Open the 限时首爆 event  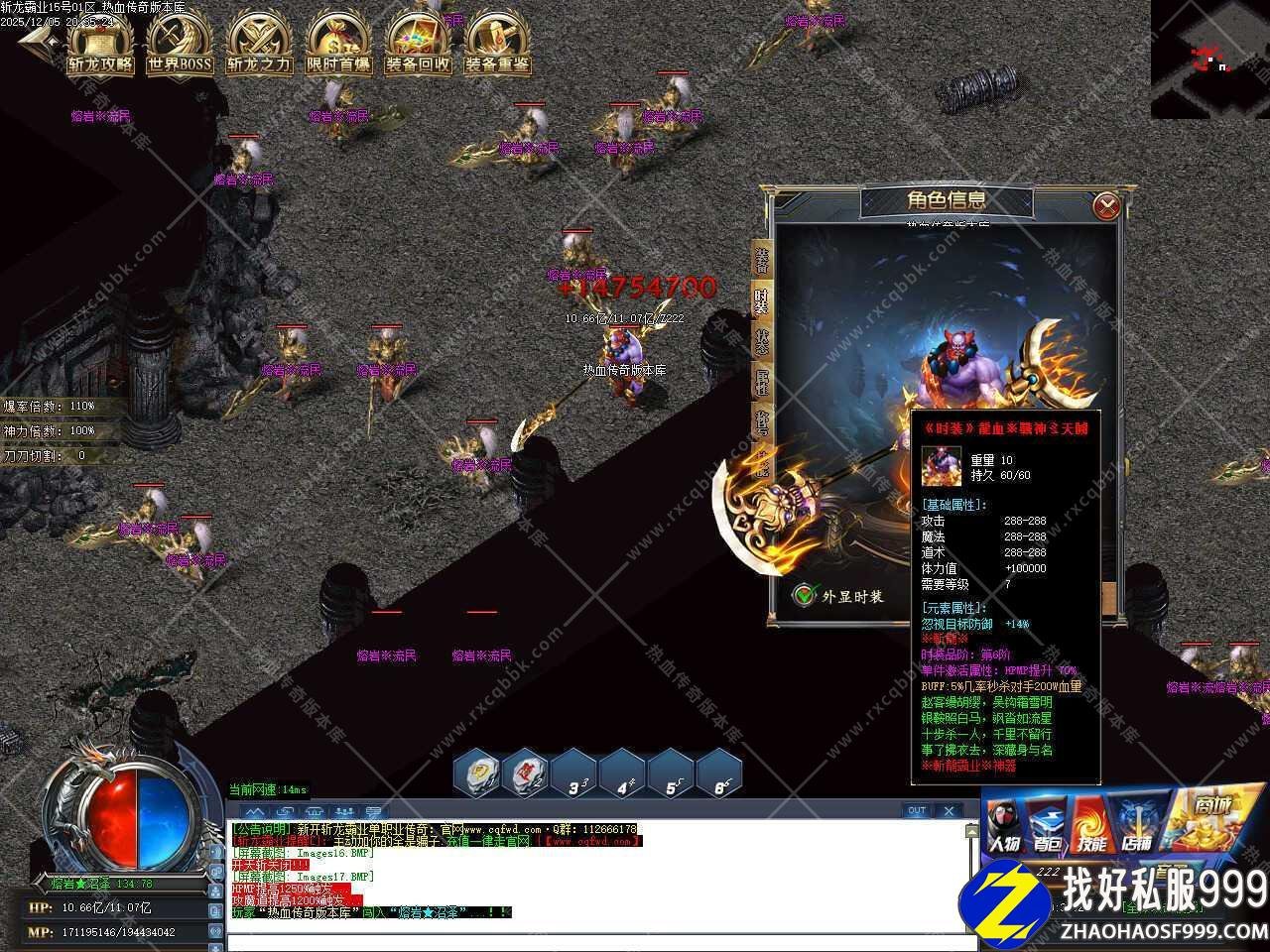coord(338,45)
